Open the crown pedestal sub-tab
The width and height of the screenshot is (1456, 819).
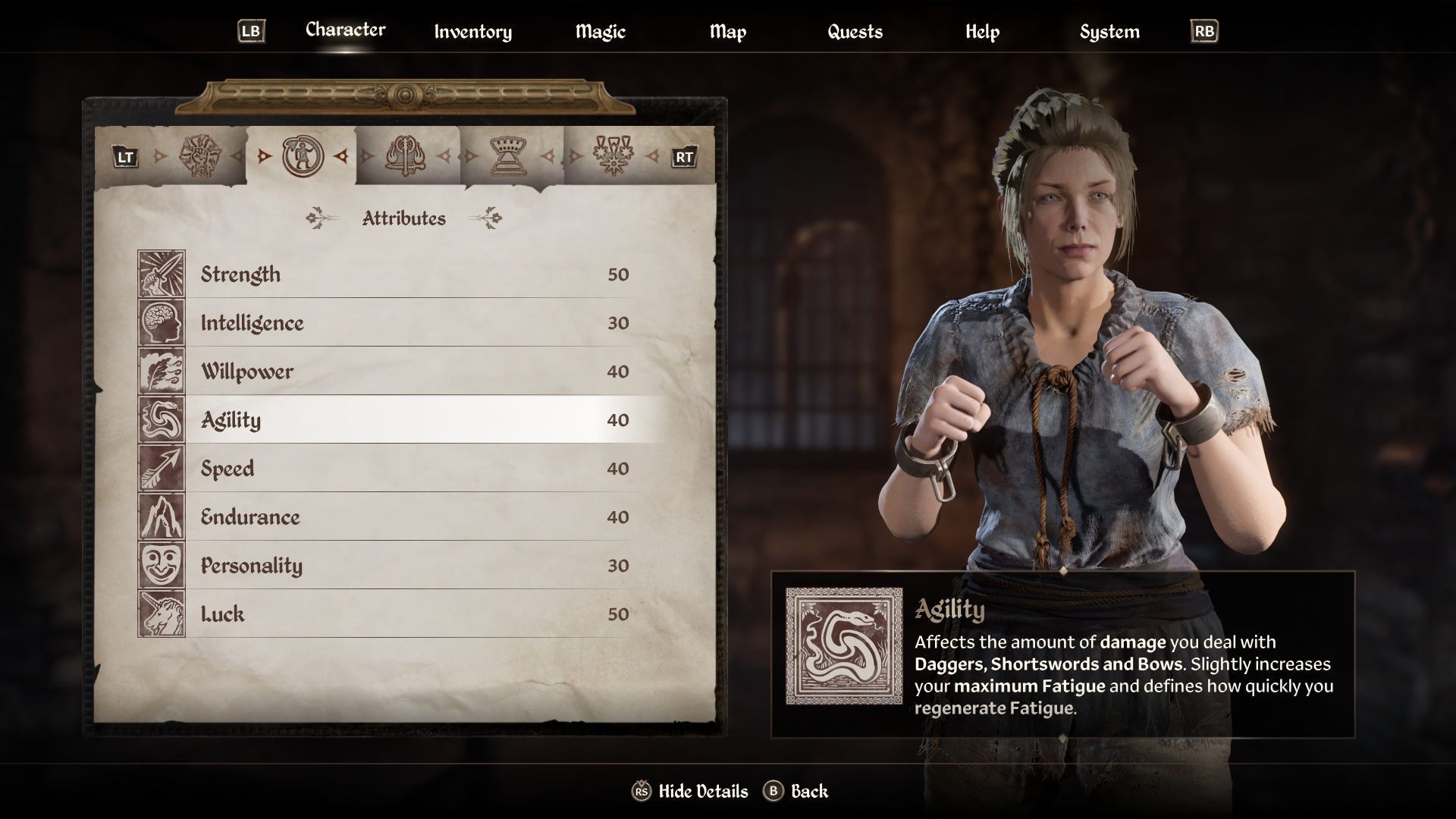point(510,156)
